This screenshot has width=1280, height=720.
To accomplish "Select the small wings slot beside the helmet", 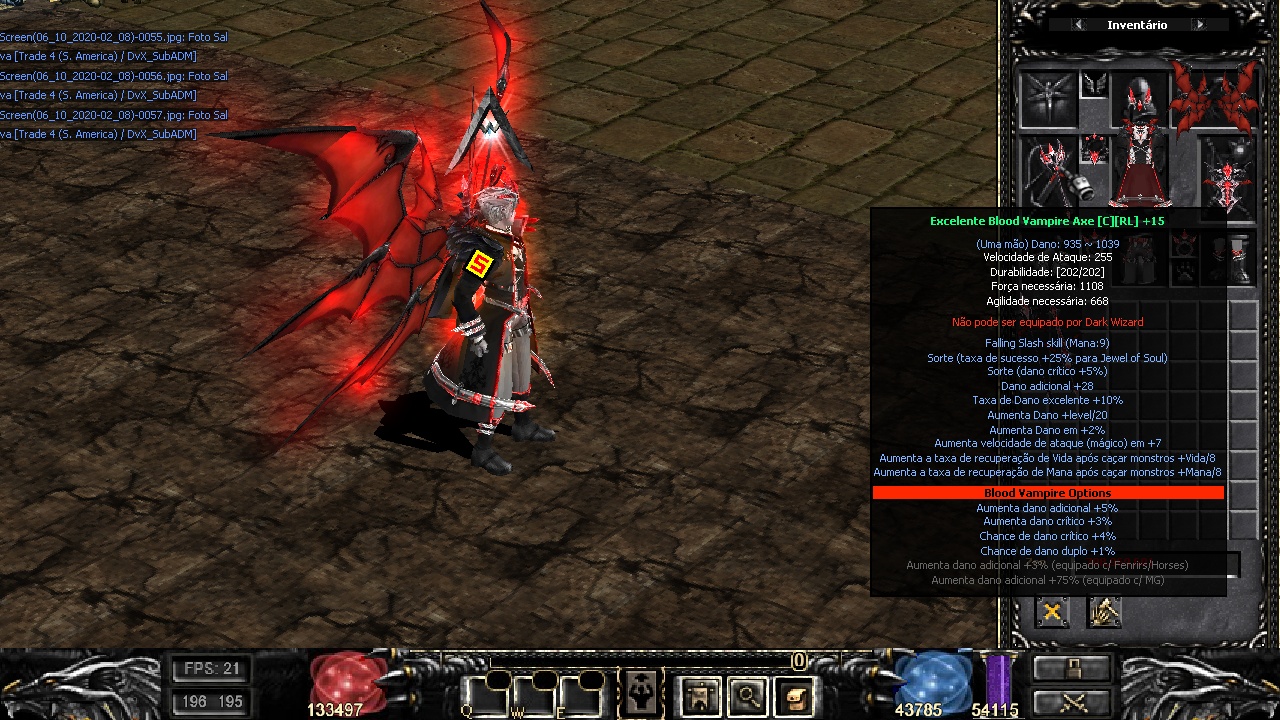I will point(1094,84).
